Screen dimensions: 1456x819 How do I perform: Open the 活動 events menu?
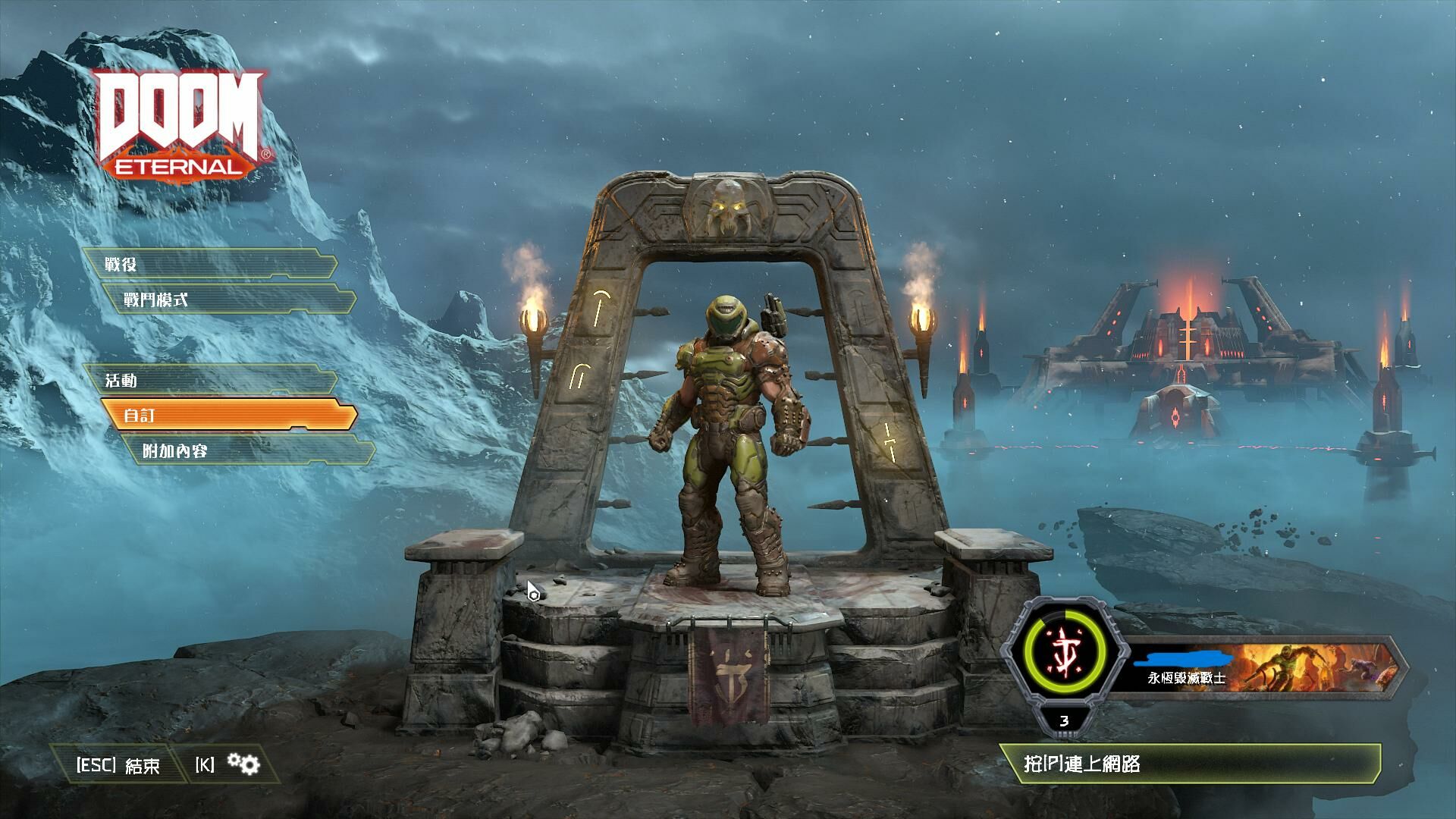[209, 380]
